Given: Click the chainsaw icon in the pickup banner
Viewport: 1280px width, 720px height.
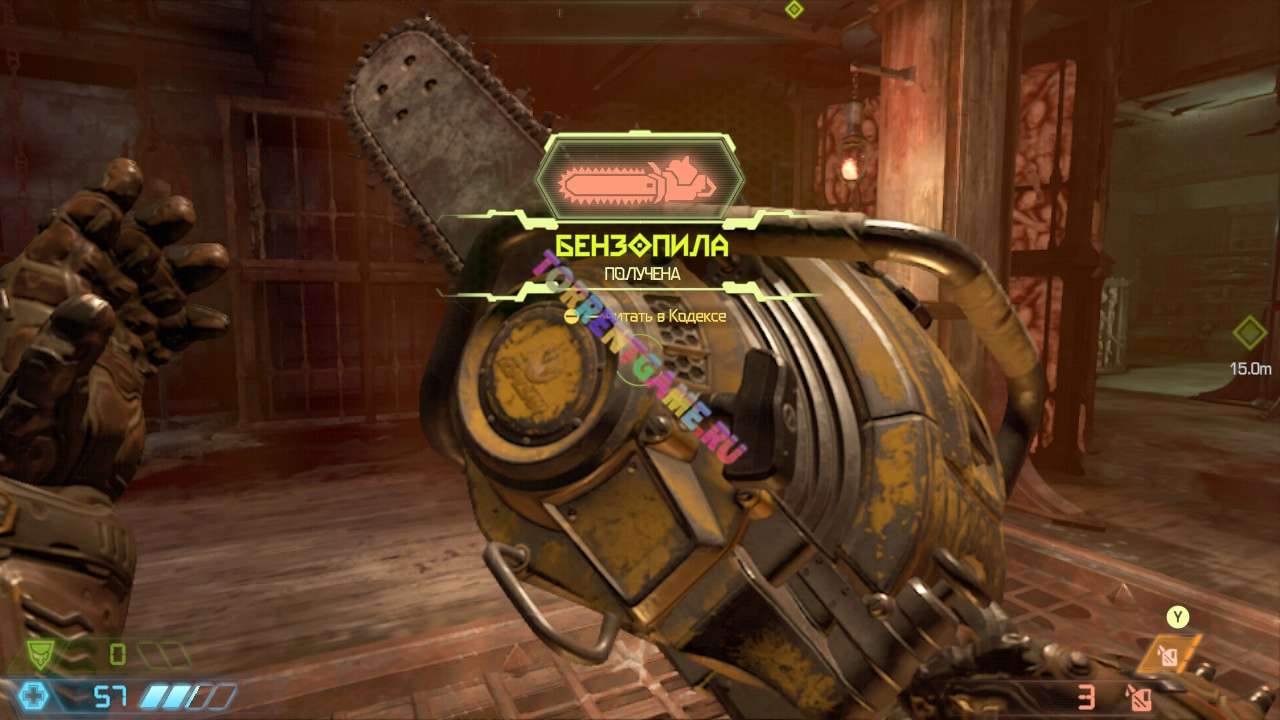Looking at the screenshot, I should tap(640, 180).
